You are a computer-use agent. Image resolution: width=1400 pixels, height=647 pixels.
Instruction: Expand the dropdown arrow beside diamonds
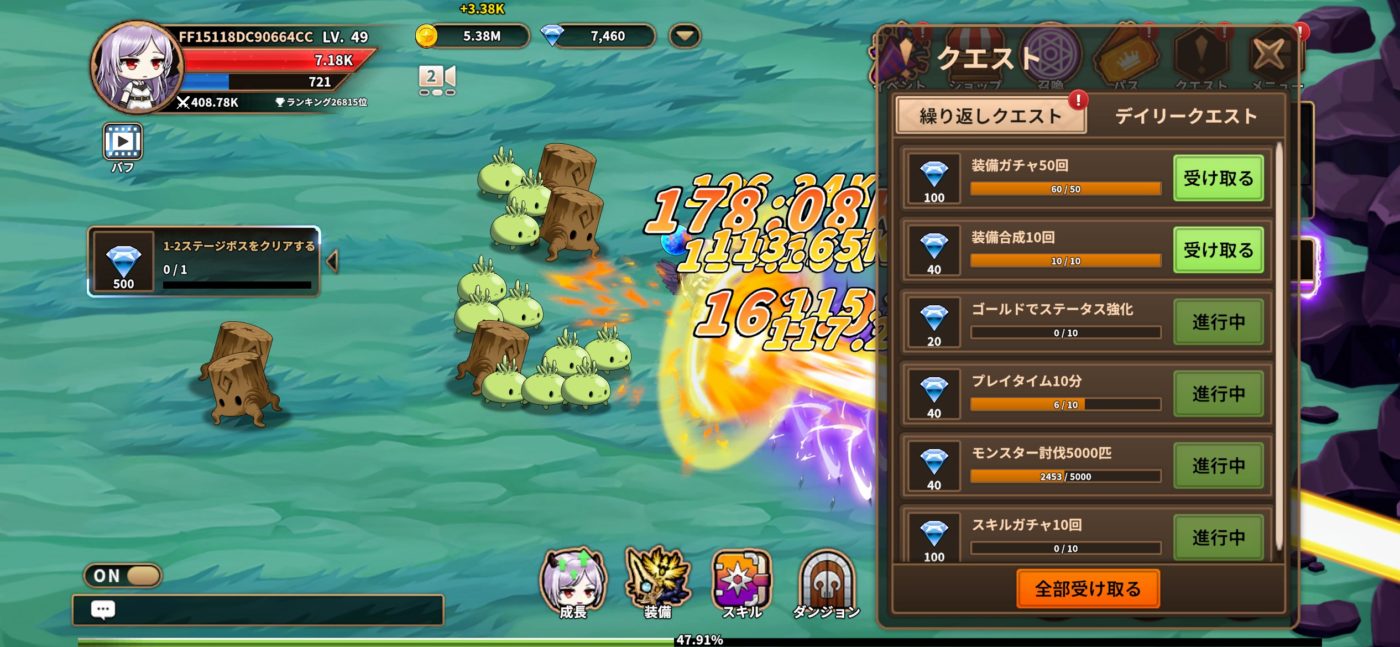pyautogui.click(x=685, y=37)
